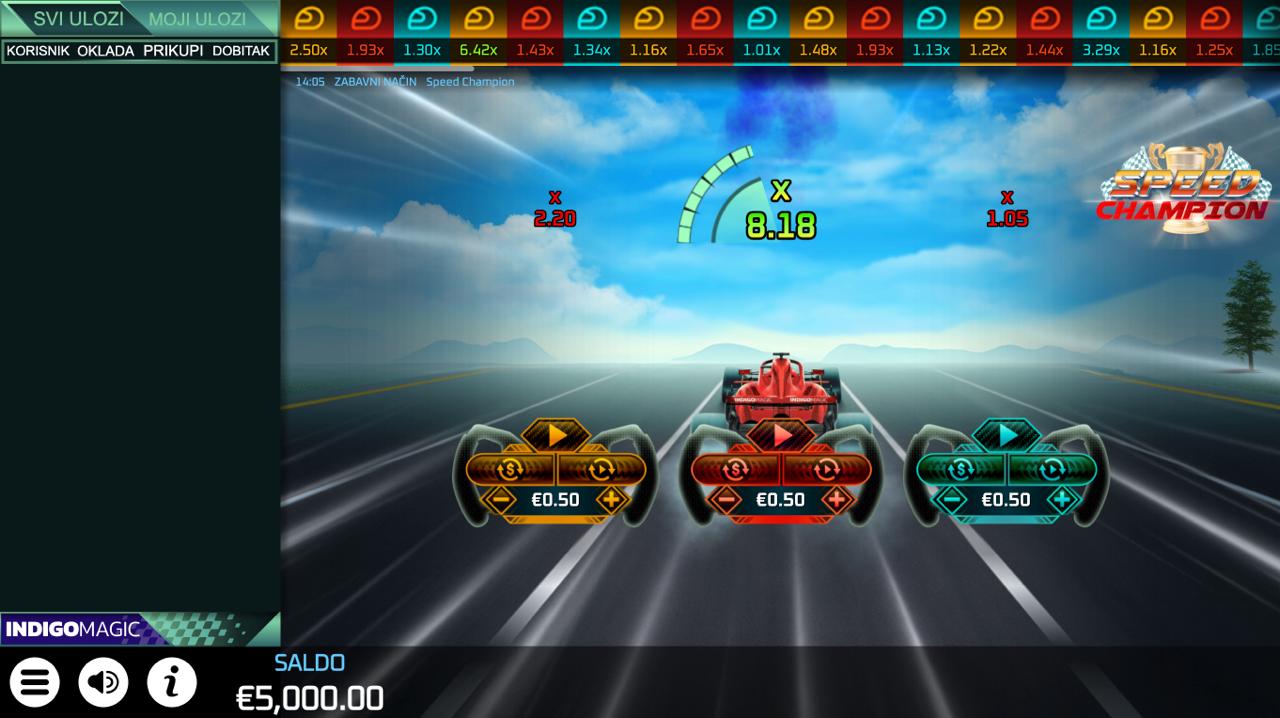Activate the teal steering wheel play button
Image resolution: width=1280 pixels, height=718 pixels.
(1008, 435)
